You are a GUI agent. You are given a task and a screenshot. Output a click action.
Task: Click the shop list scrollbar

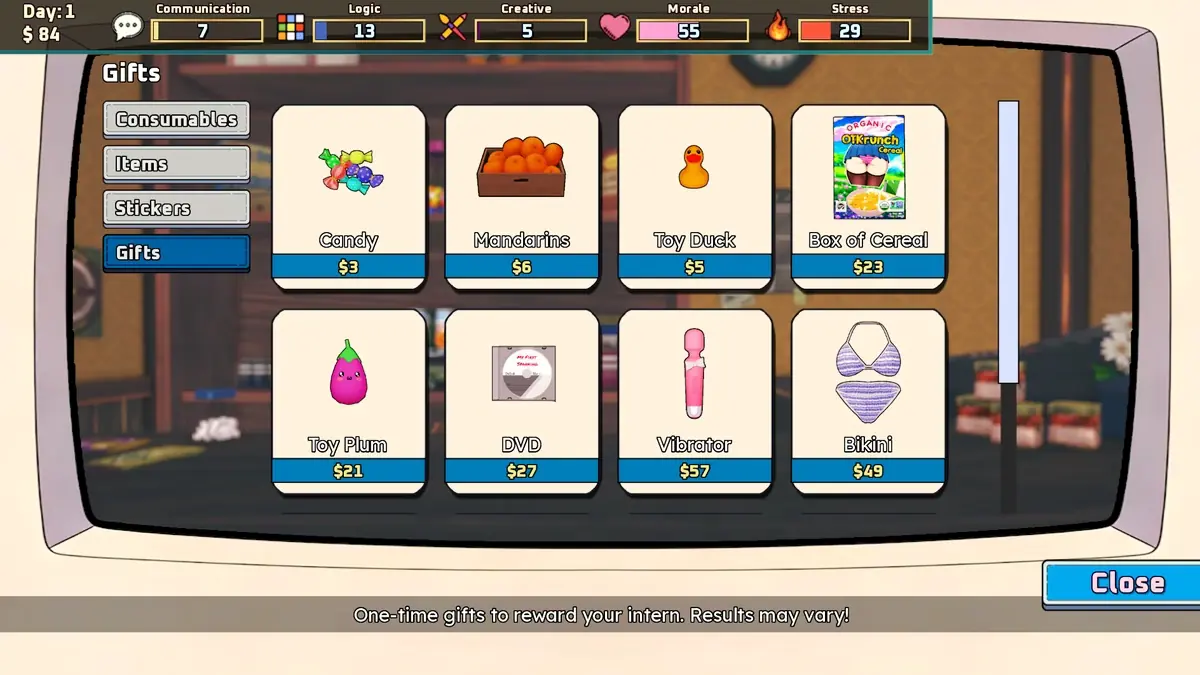coord(1008,242)
